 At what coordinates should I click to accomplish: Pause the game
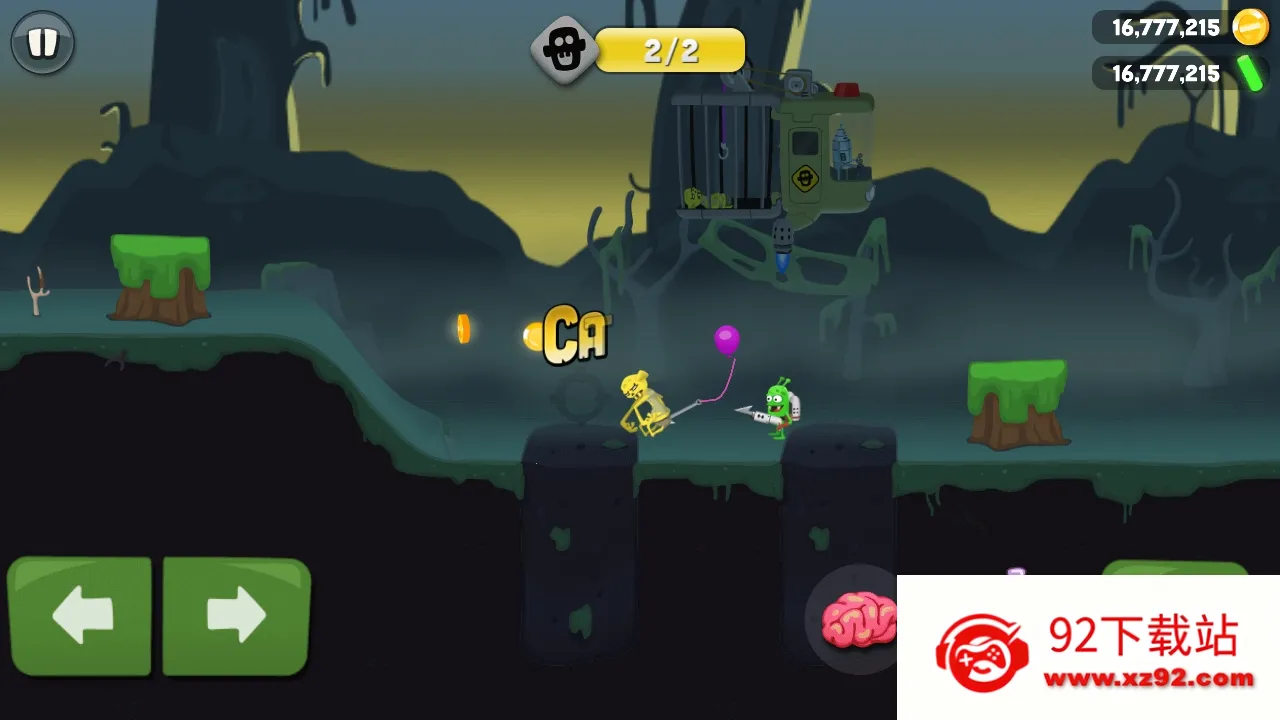coord(42,42)
